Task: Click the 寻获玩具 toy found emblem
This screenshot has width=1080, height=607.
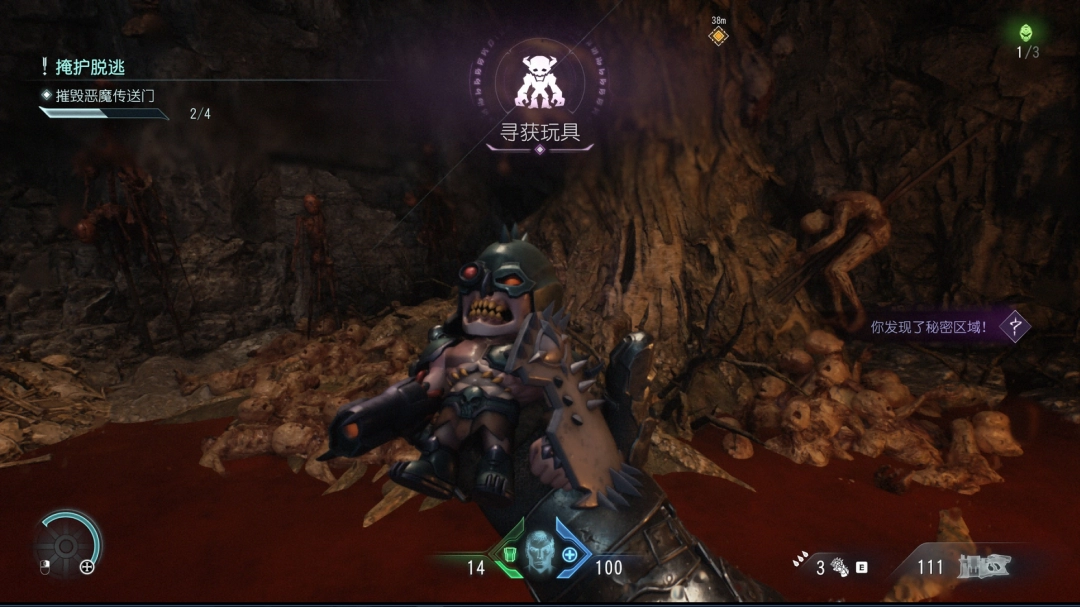Action: [x=539, y=81]
